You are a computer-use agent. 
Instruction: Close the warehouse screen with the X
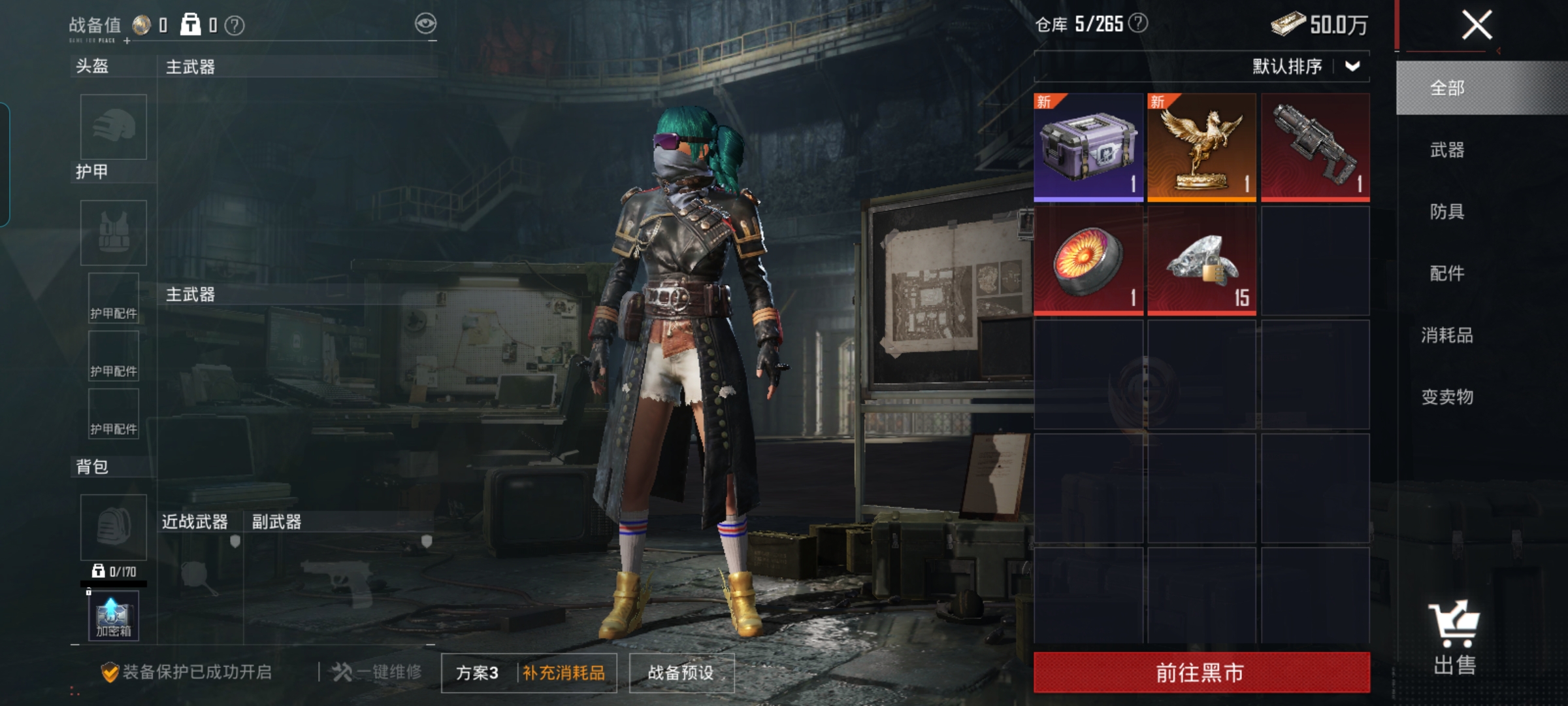click(1476, 26)
